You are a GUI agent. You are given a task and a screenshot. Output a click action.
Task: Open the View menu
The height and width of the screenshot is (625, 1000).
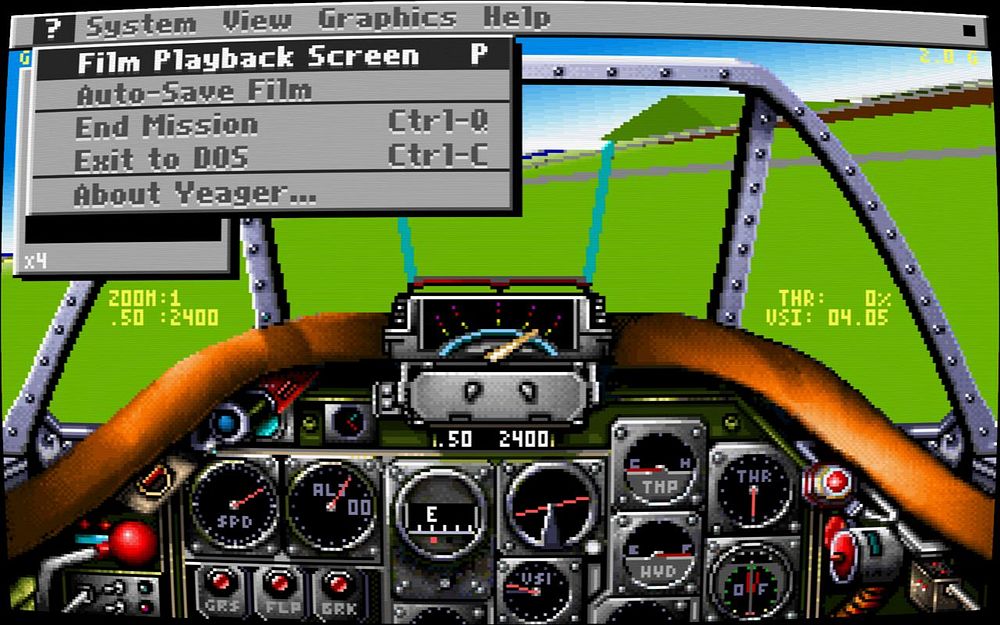[256, 20]
